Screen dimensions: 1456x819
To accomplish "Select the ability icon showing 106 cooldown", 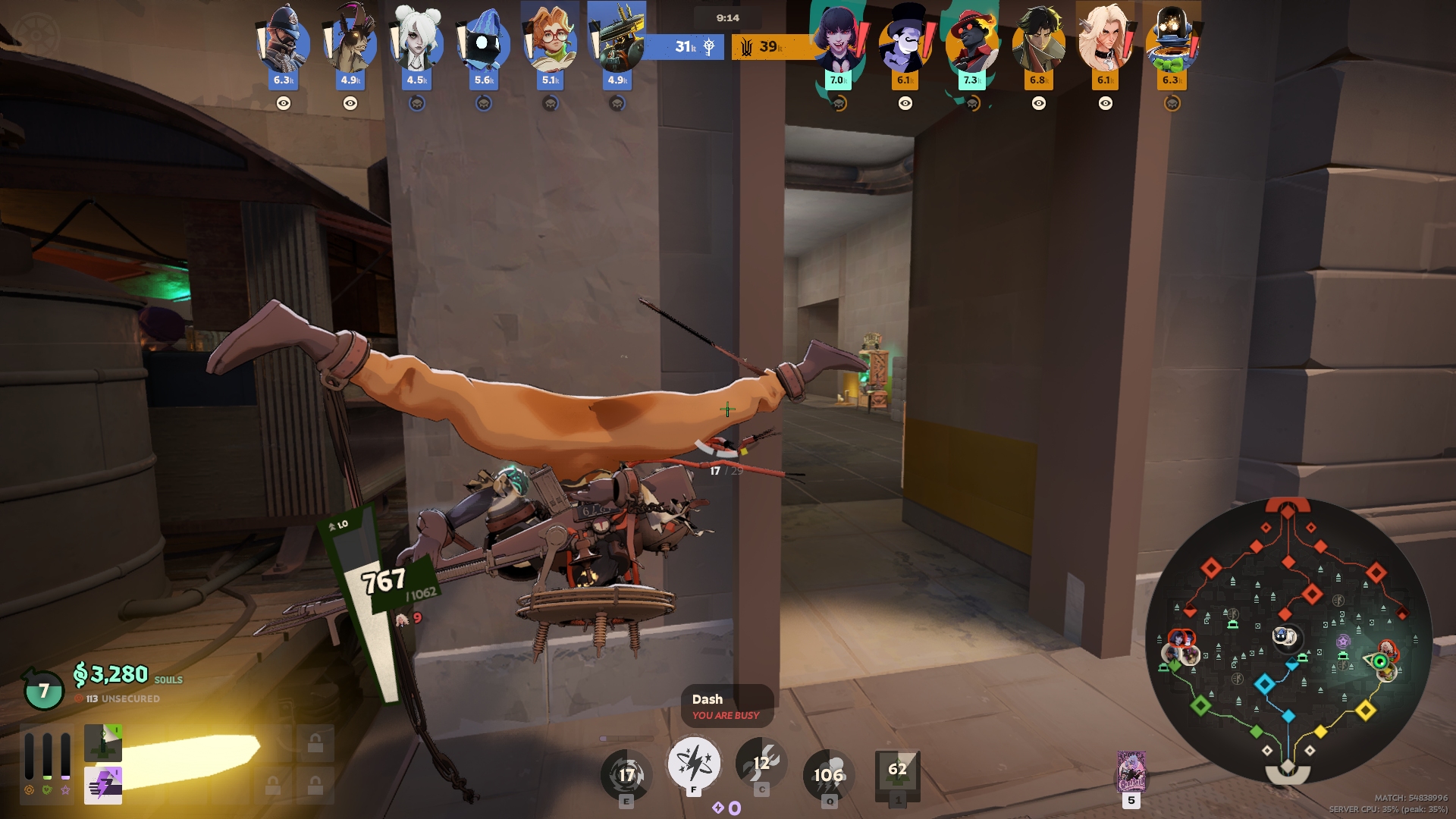I will click(x=829, y=774).
